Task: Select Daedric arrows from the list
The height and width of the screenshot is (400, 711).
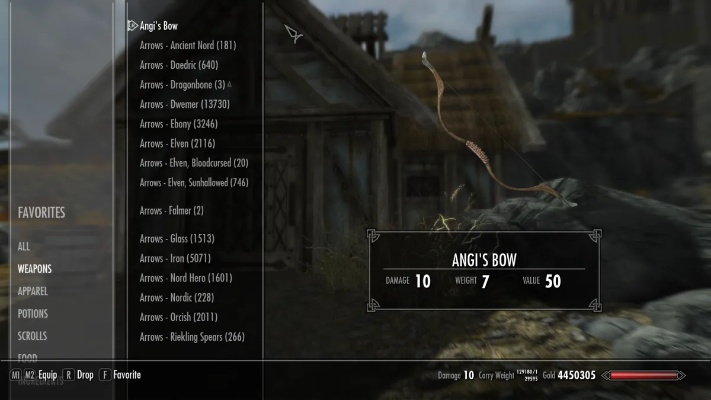Action: pos(179,65)
